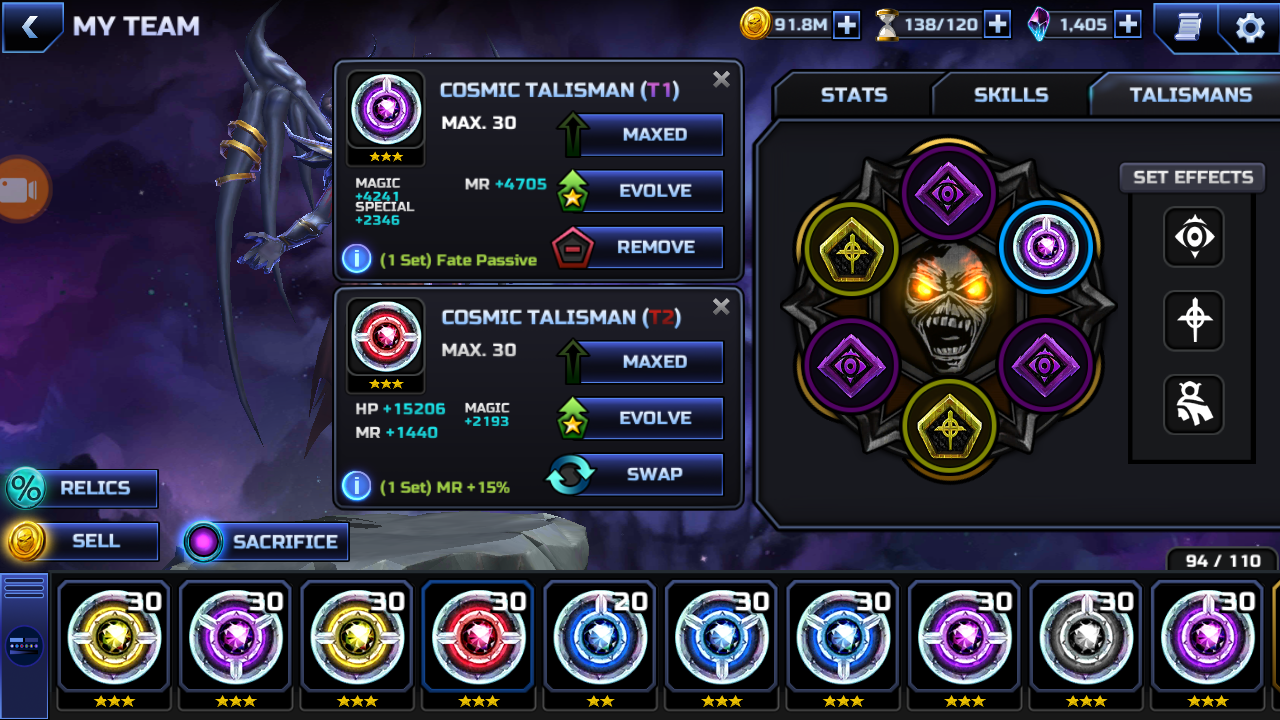
Task: Show the Set Effects list
Action: pos(1192,177)
